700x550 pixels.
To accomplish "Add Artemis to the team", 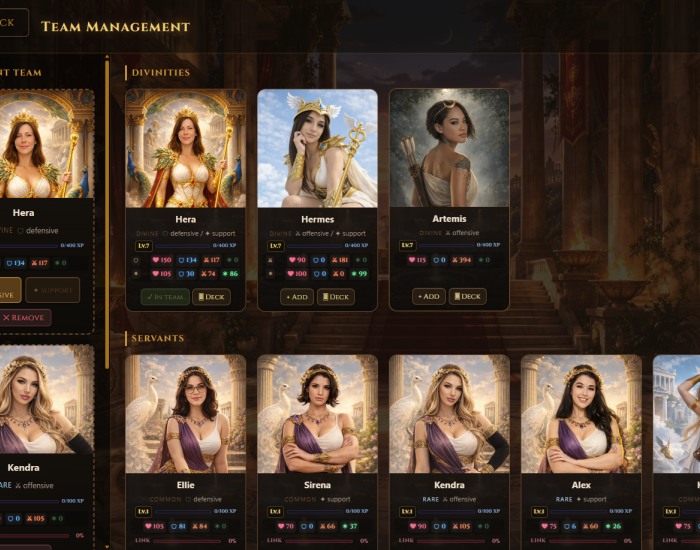I will (429, 296).
